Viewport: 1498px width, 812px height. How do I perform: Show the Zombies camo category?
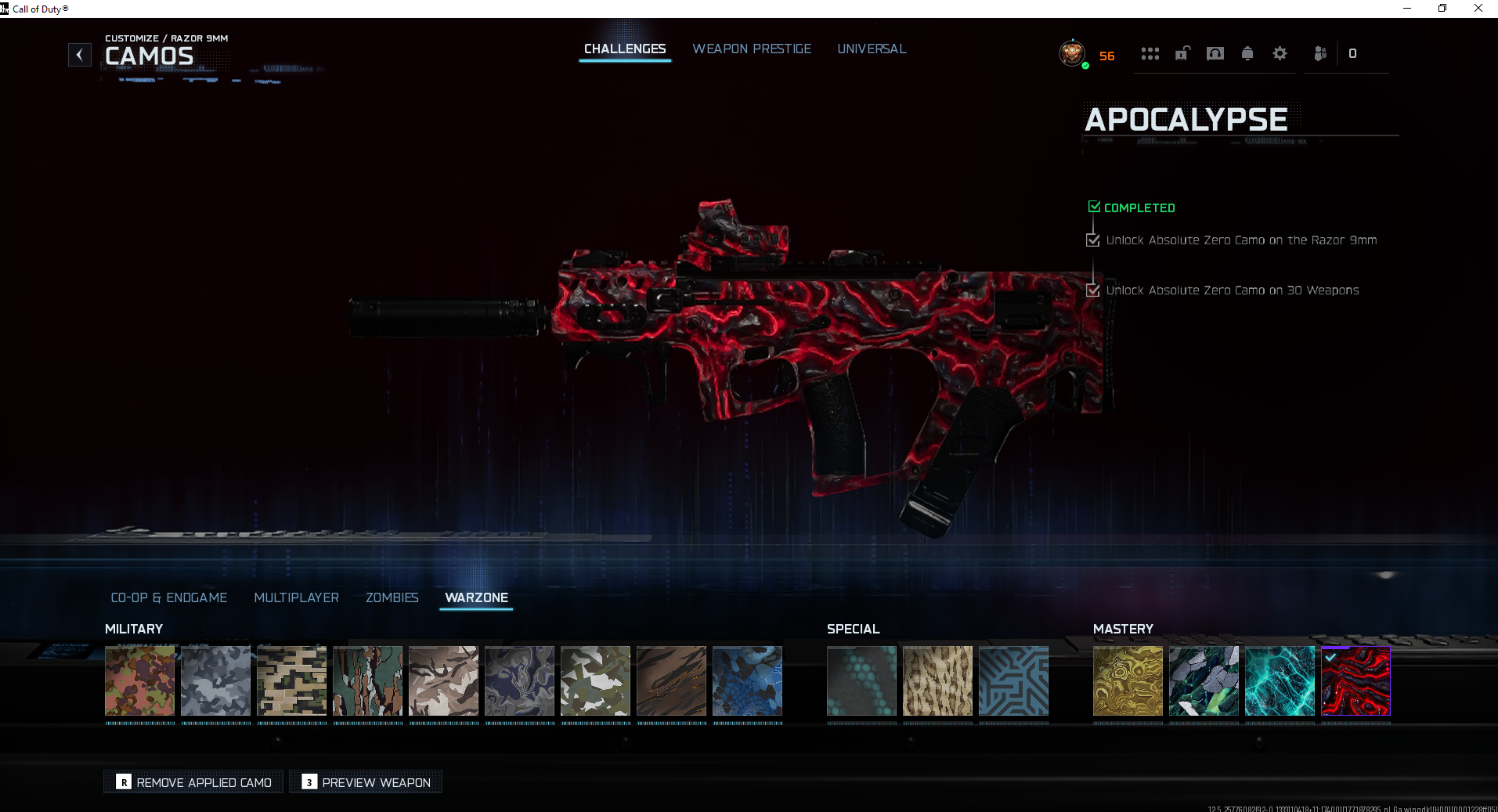[x=392, y=597]
